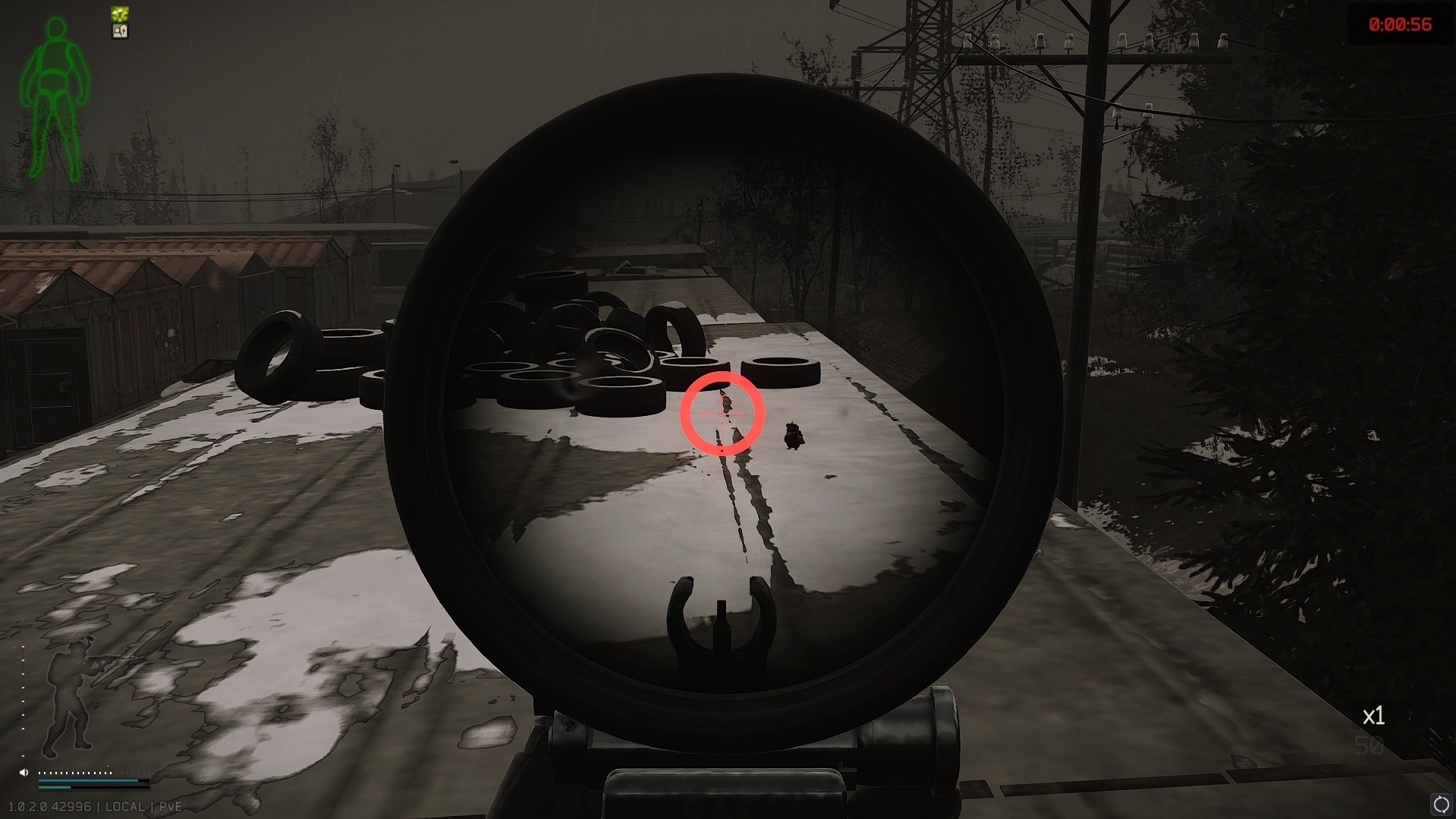Screen dimensions: 1456x819
Task: Click the circular refresh arrows icon
Action: (1441, 805)
